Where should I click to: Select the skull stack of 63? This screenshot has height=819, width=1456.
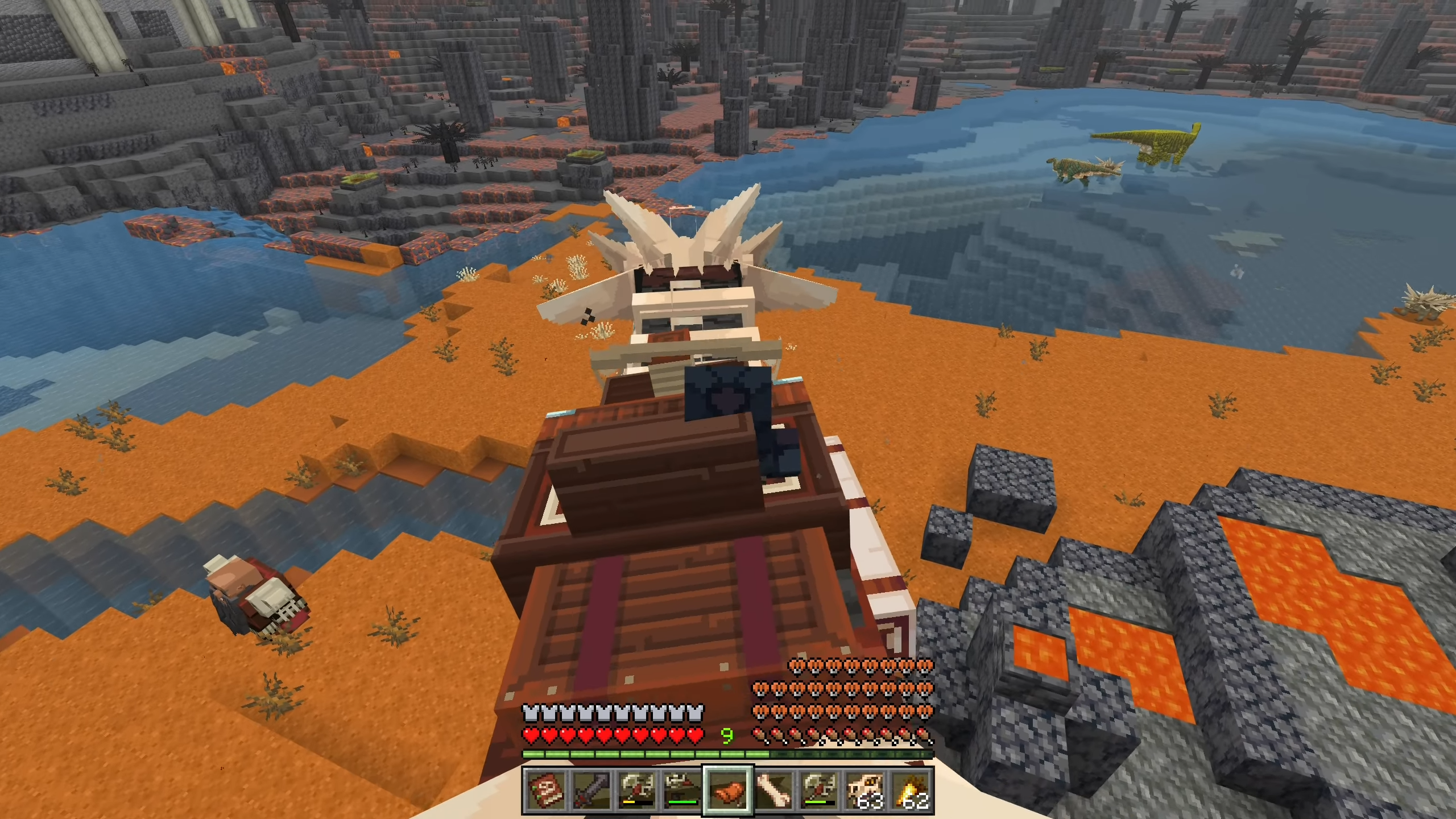[x=865, y=791]
